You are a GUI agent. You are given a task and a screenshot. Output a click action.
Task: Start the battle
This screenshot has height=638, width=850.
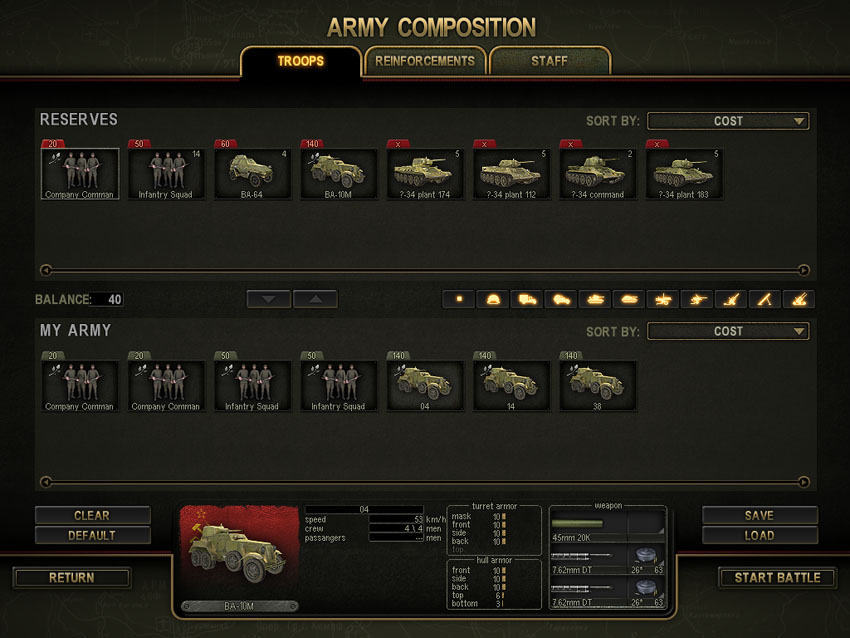click(777, 577)
